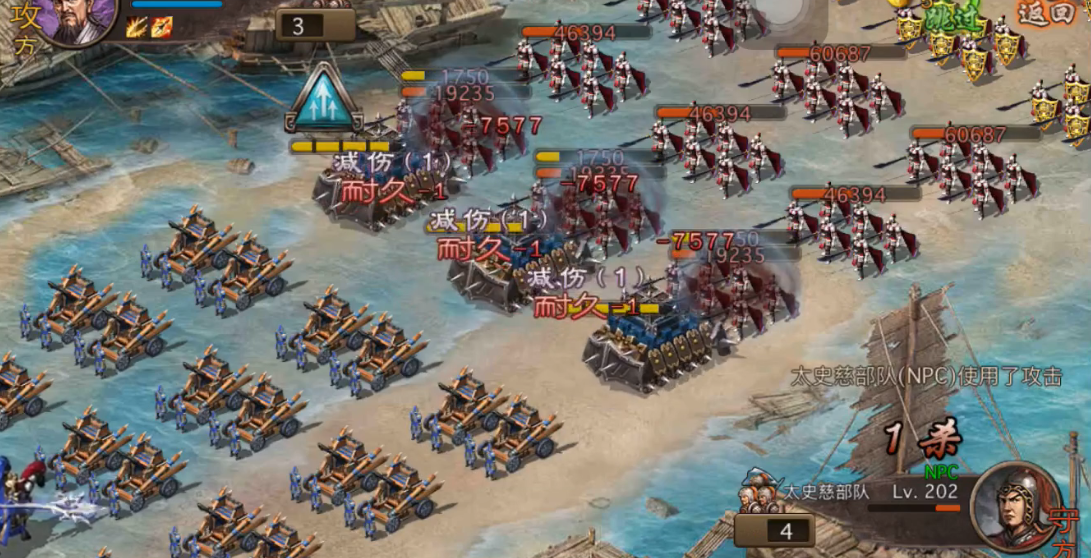Click the 跳过 skip battle button
Screen dimensions: 1091x558
pos(952,20)
